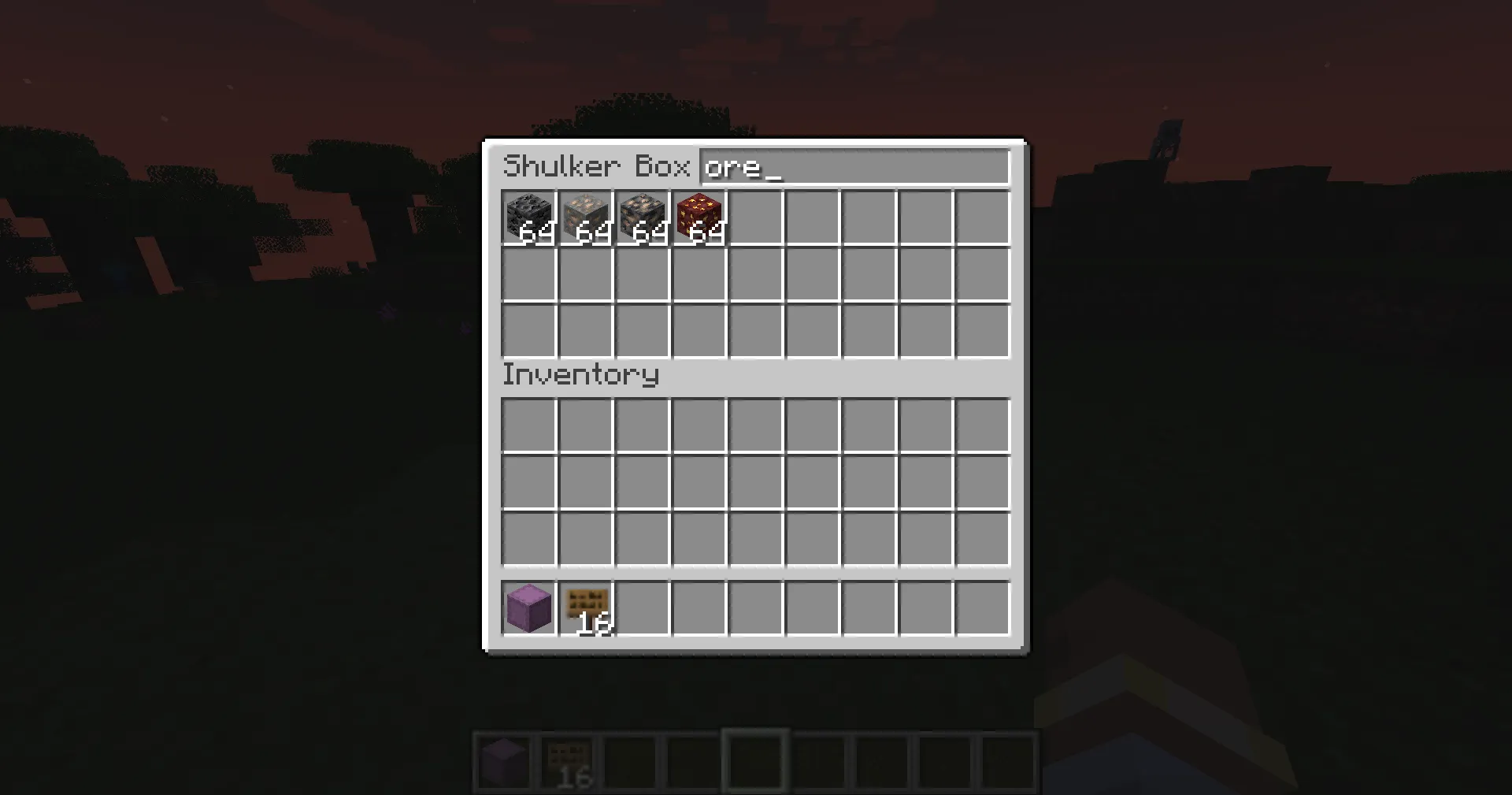Click the empty slot below the iron ore
This screenshot has height=795, width=1512.
586,275
